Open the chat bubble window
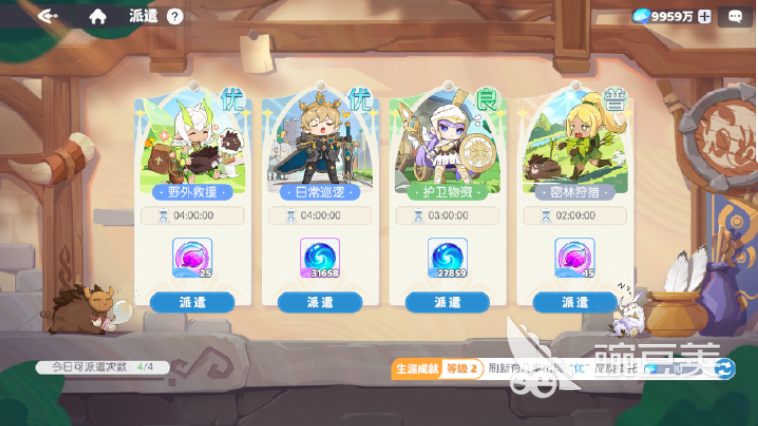Viewport: 758px width, 426px height. click(735, 16)
